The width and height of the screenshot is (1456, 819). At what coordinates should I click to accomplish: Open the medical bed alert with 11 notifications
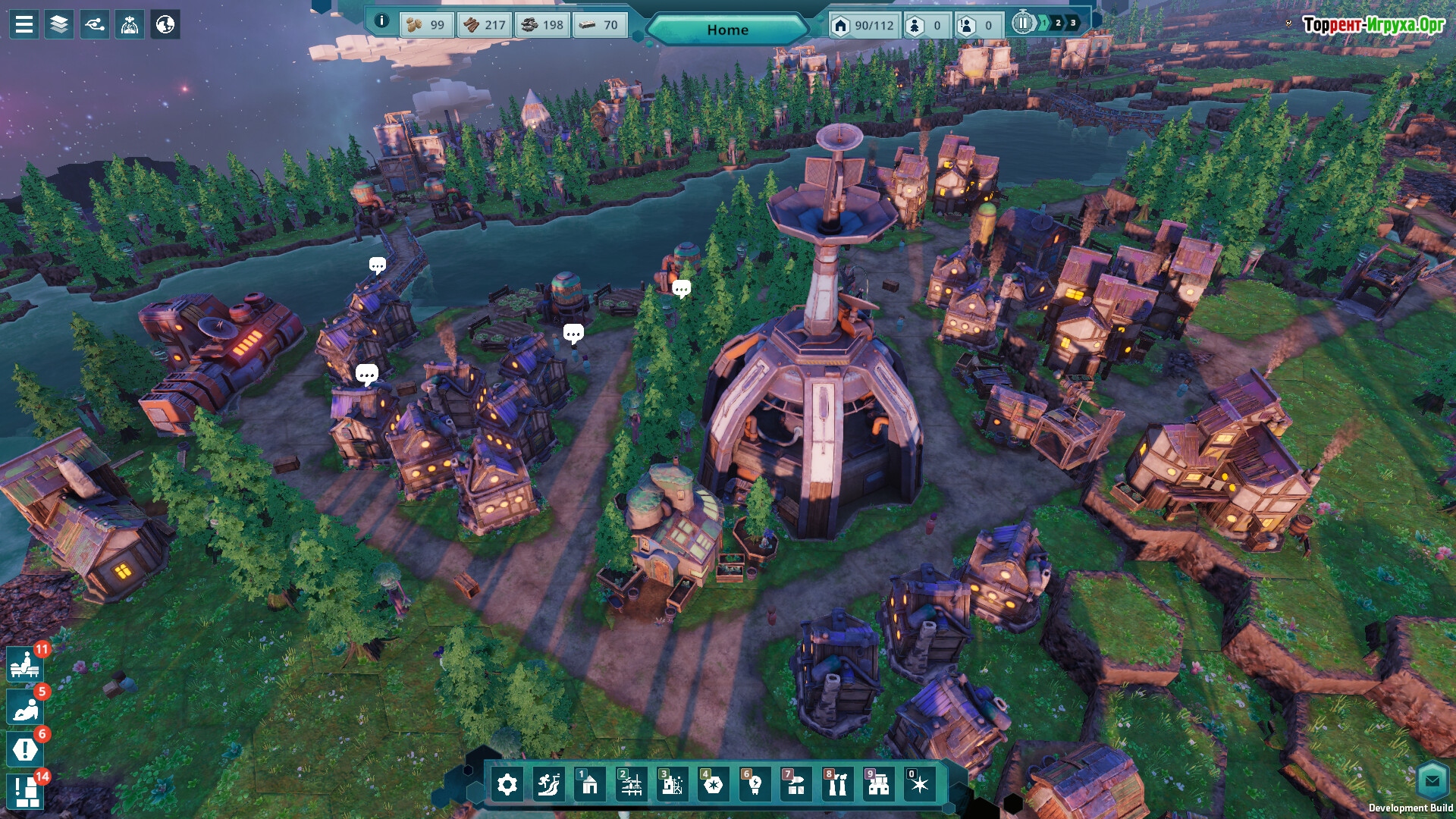click(x=25, y=665)
